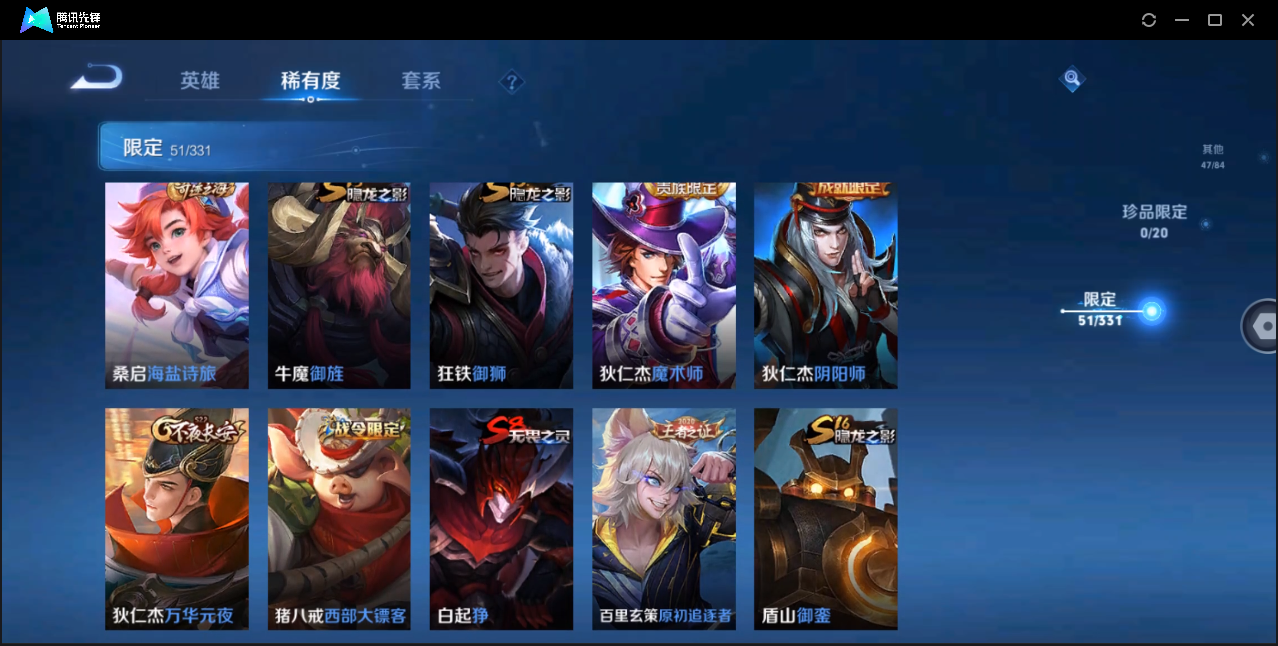Viewport: 1278px width, 646px height.
Task: Open the 狂铁 御狮 skin card
Action: (501, 285)
